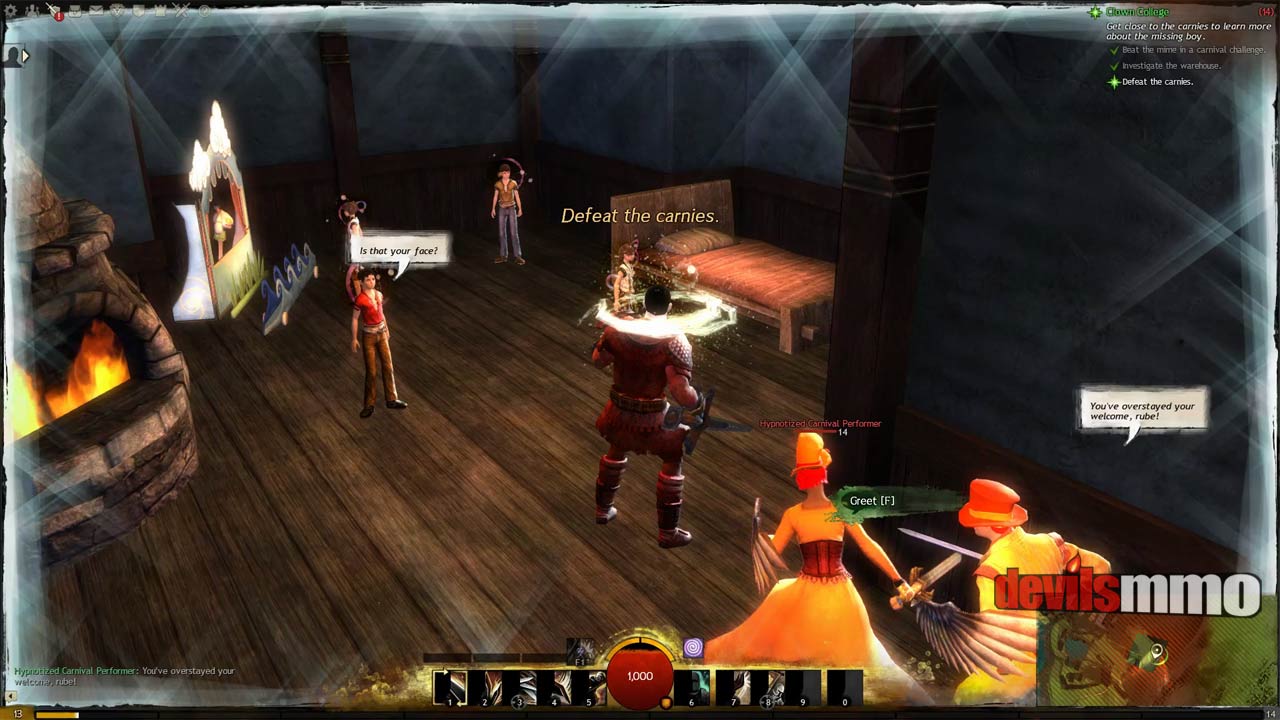Activate the healing skill in slot 6
The width and height of the screenshot is (1280, 720).
pyautogui.click(x=692, y=688)
